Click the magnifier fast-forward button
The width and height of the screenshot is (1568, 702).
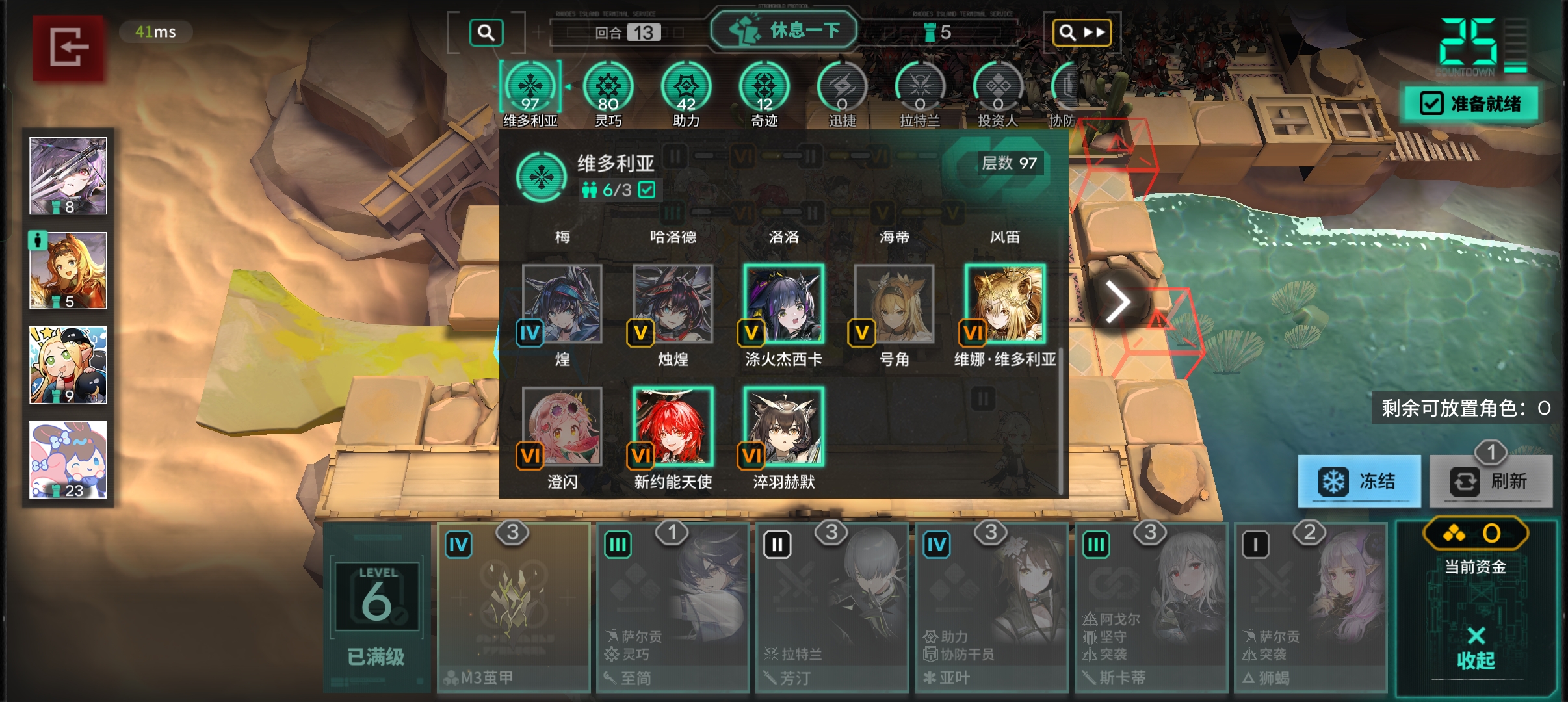tap(1082, 32)
